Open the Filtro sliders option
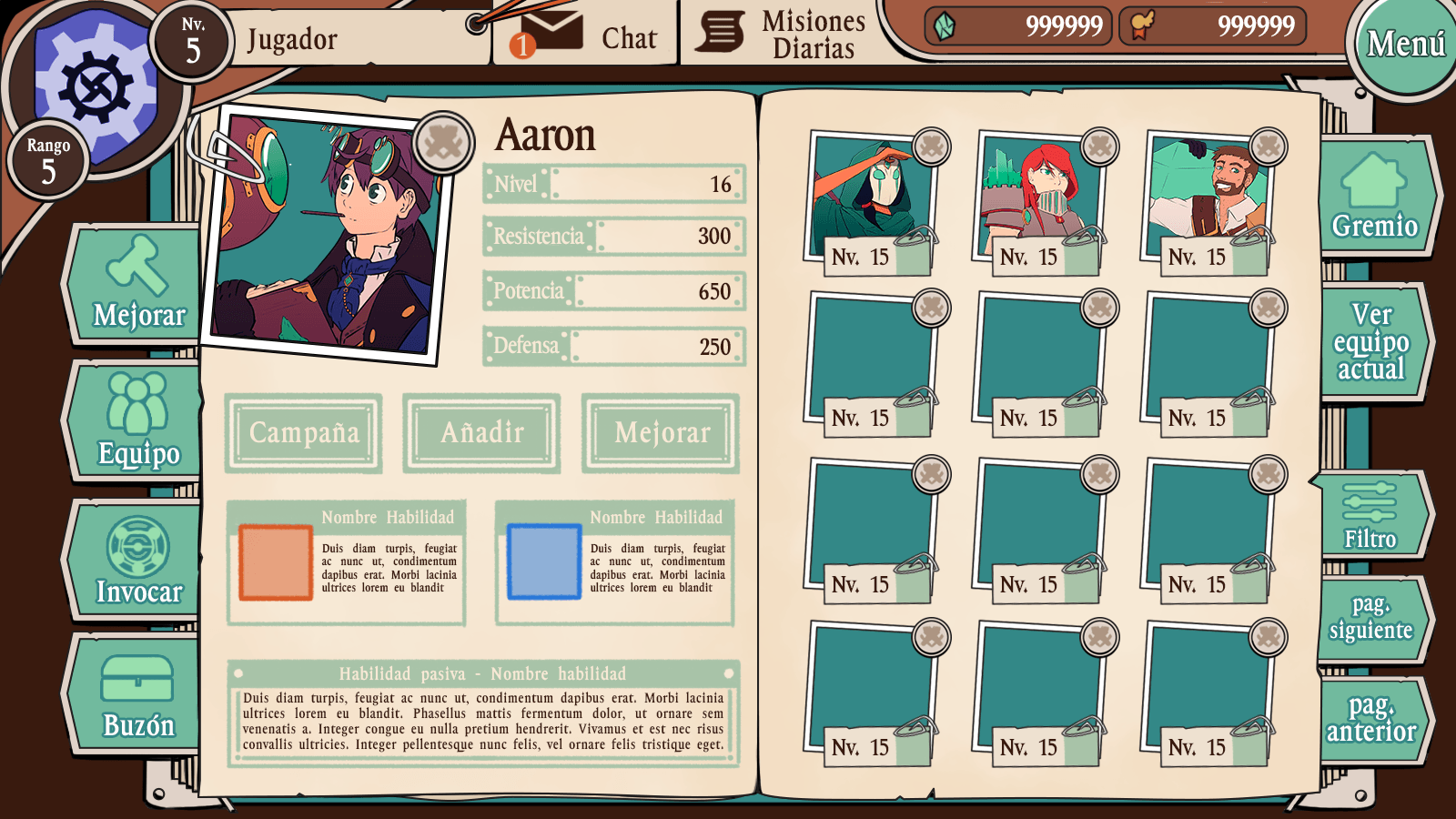 click(x=1370, y=514)
